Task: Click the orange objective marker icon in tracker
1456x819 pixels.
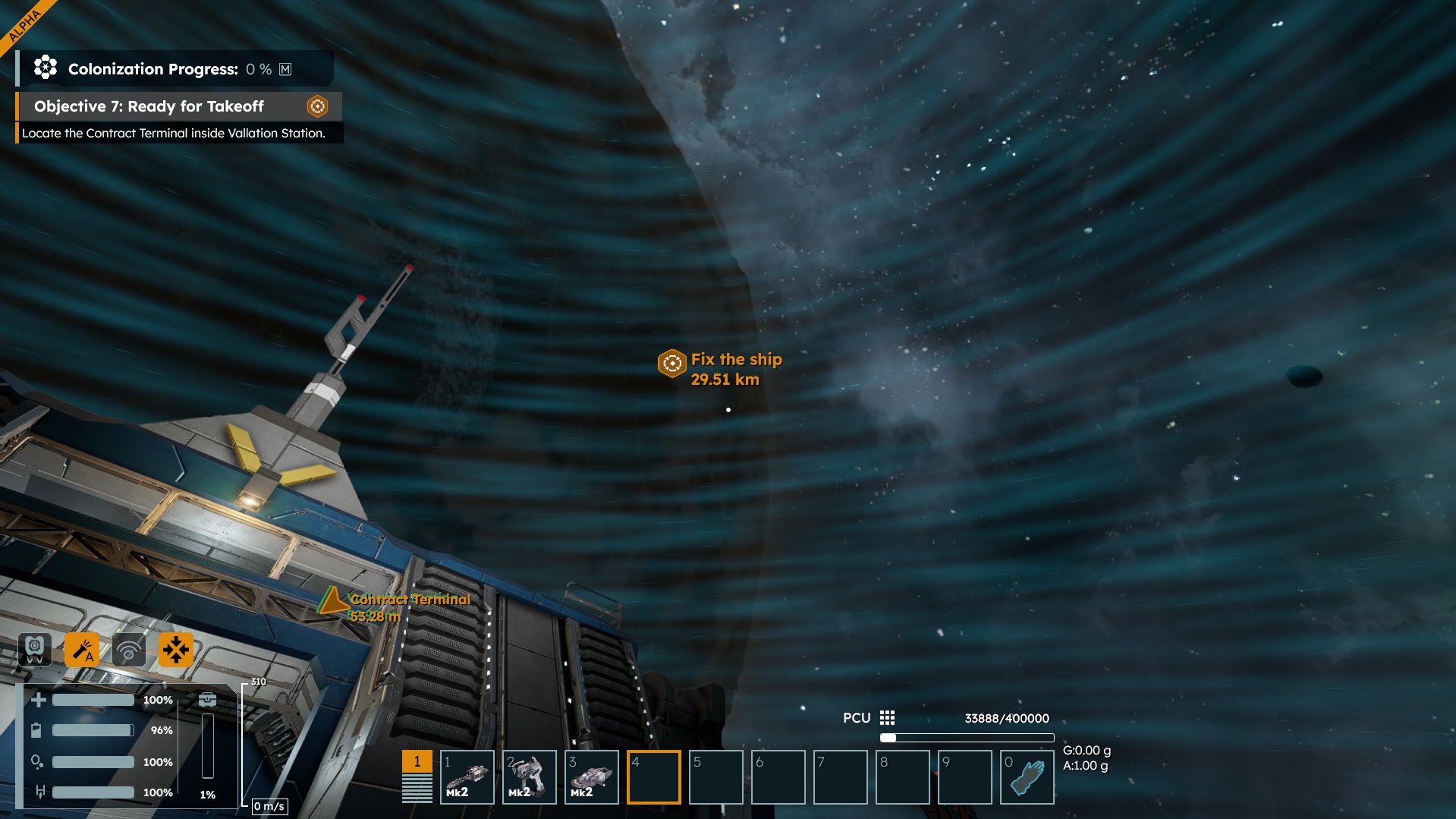Action: pos(317,106)
